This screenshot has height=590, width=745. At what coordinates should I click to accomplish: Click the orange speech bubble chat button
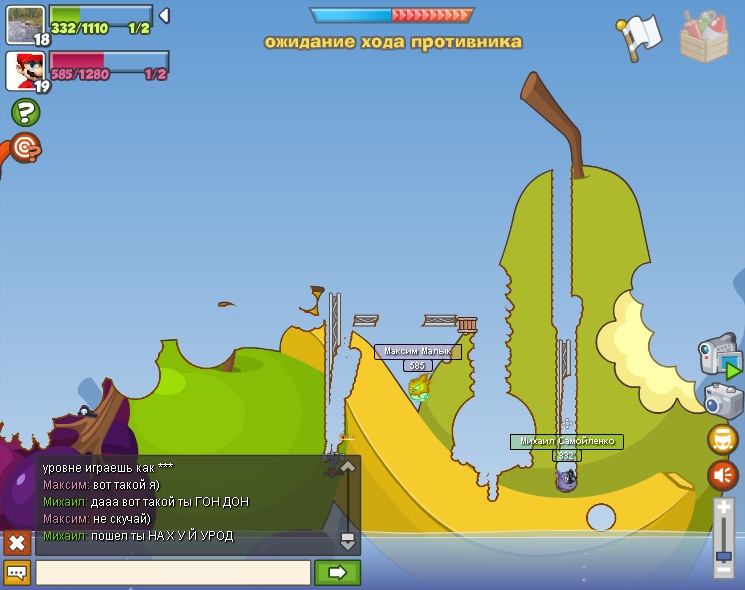click(x=17, y=573)
